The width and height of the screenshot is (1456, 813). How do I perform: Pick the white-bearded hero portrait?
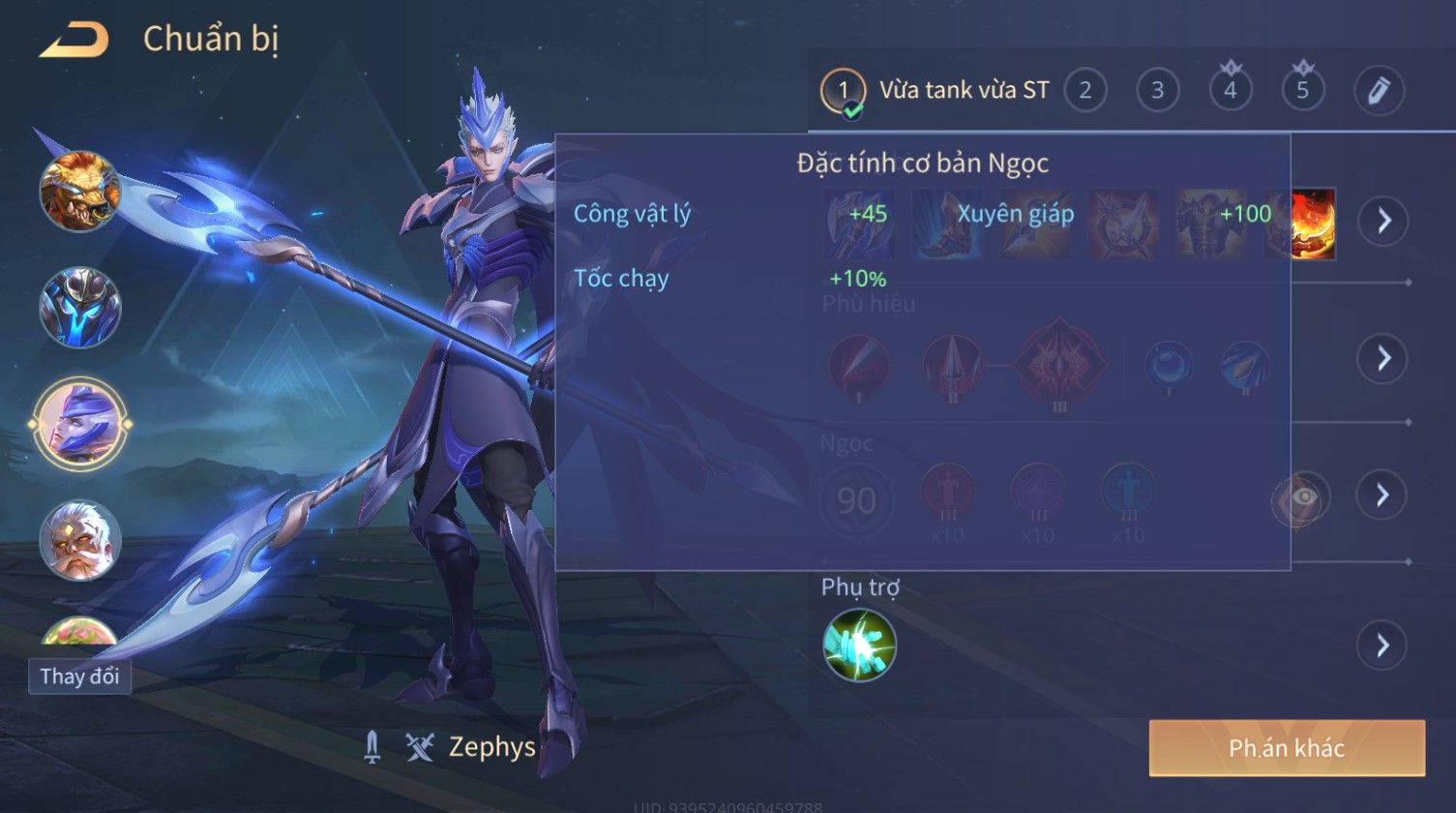tap(80, 540)
